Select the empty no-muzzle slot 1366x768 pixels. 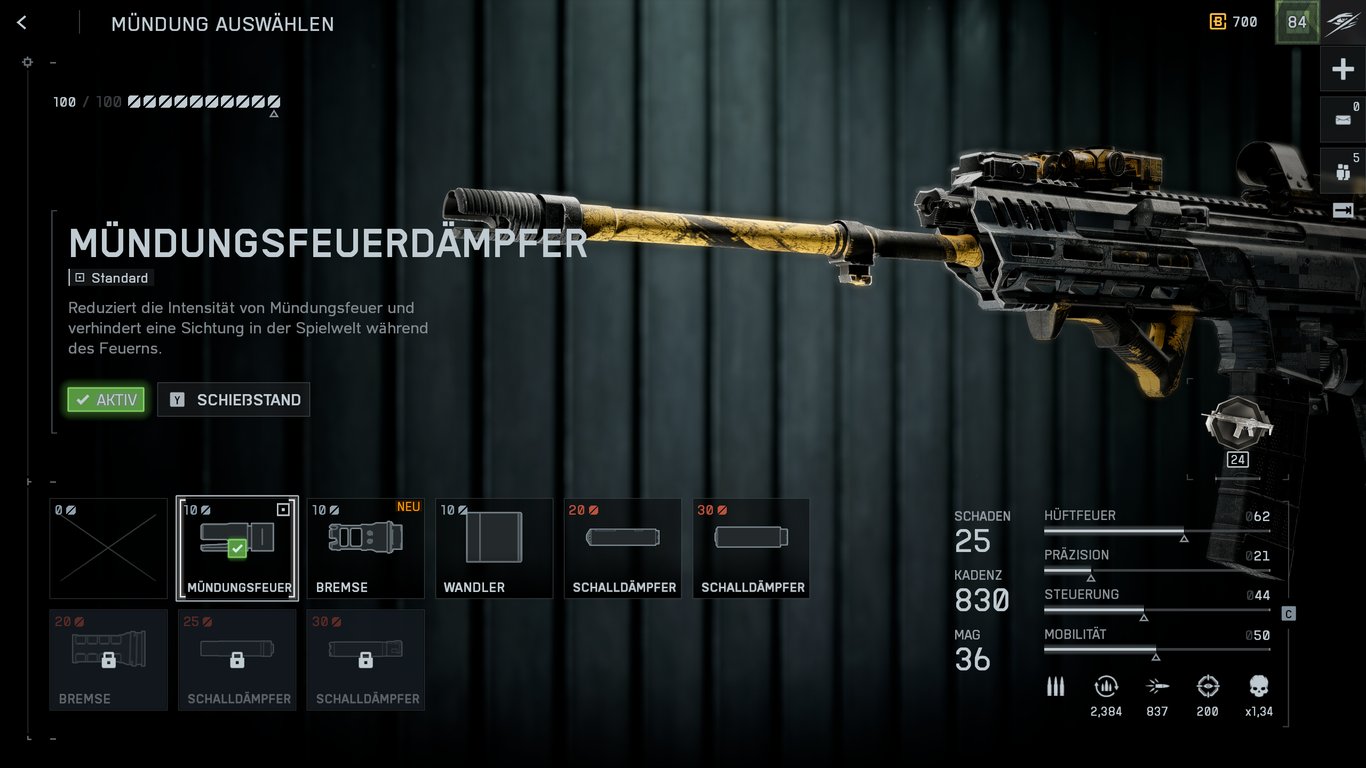109,548
